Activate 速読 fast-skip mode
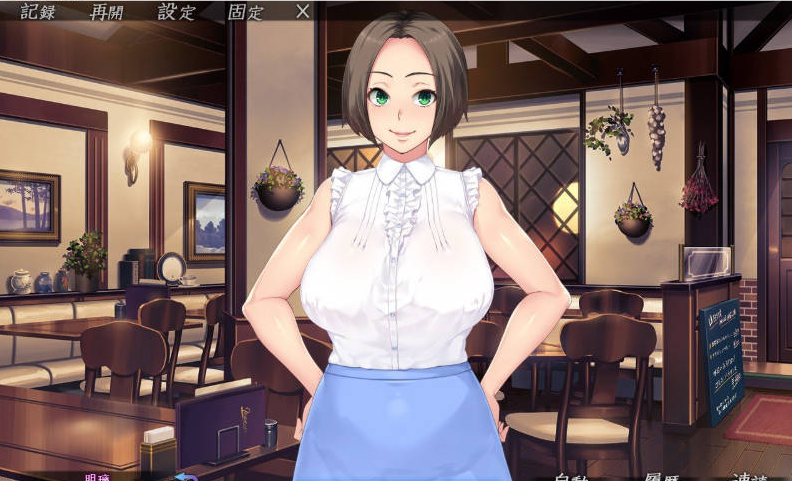Viewport: 794px width, 481px height. click(x=754, y=476)
